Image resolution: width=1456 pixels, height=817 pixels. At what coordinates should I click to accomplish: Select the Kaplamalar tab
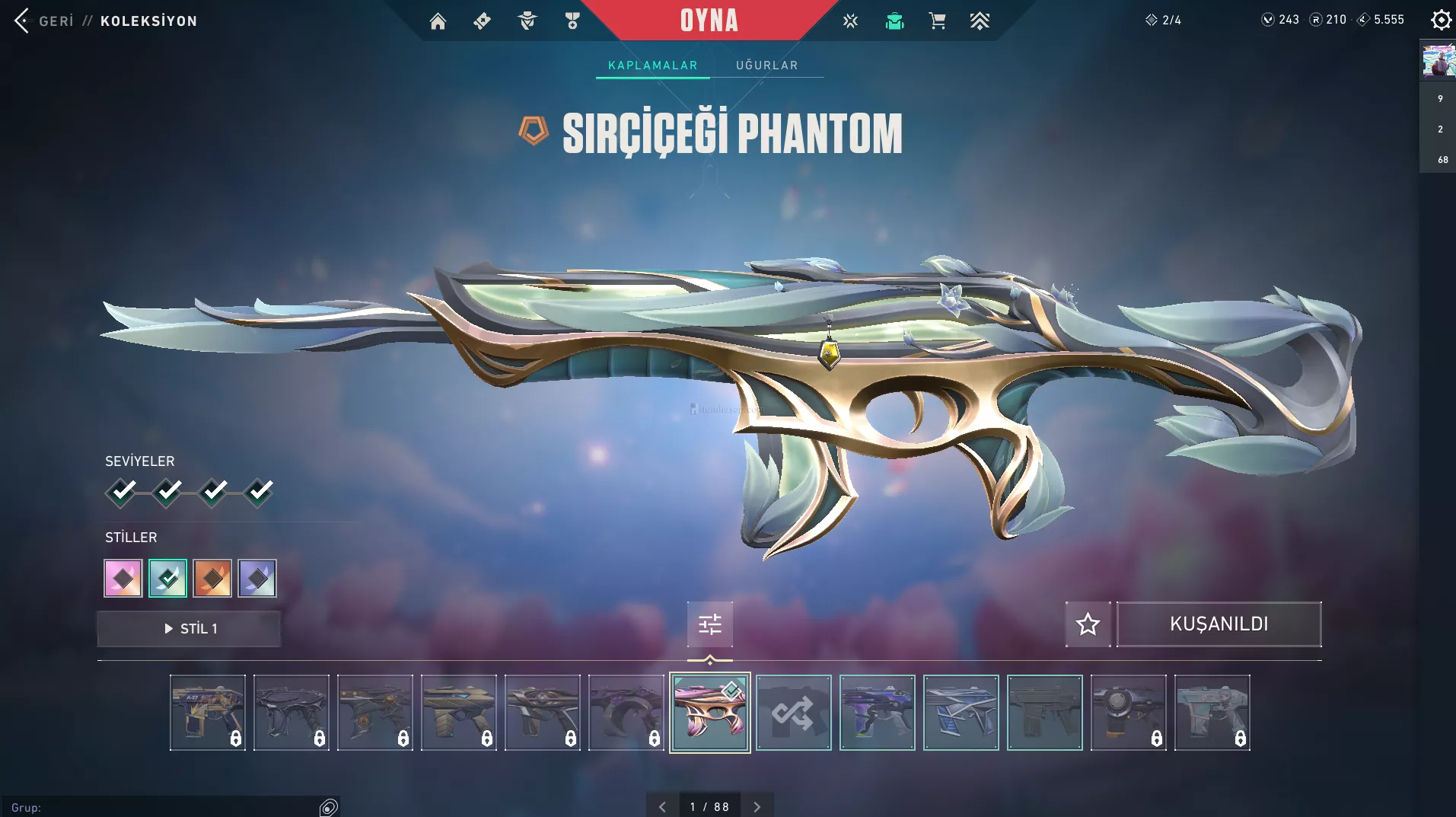pos(652,65)
